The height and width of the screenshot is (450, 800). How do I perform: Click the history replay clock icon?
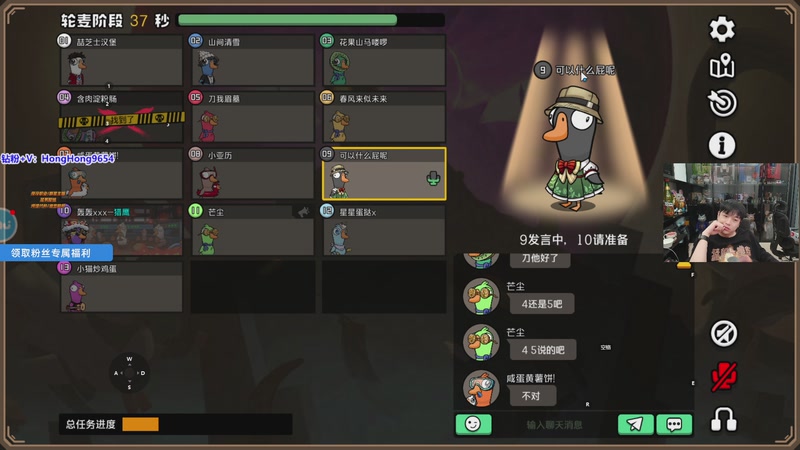point(722,104)
